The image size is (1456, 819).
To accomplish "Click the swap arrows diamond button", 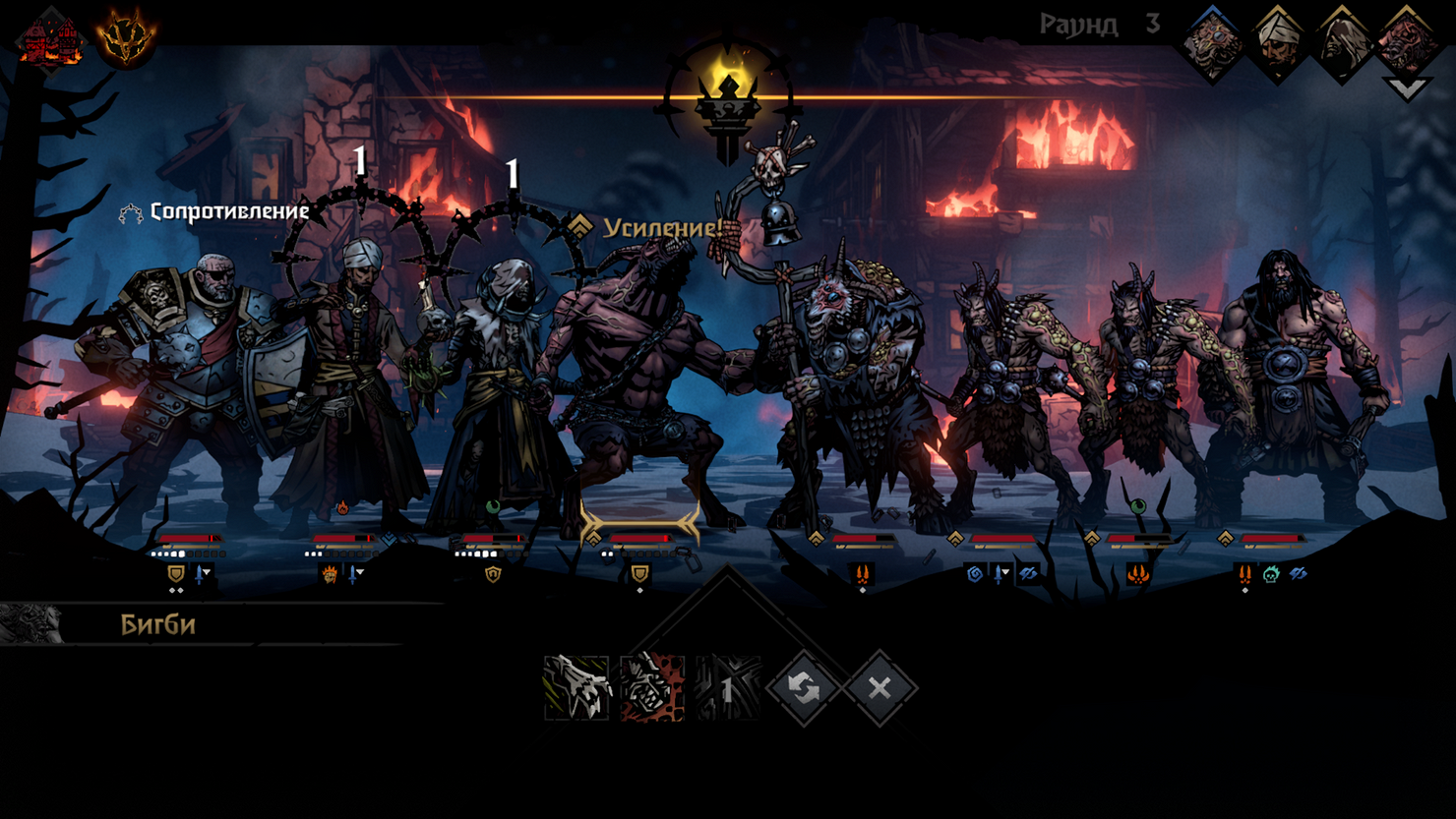I will tap(804, 688).
